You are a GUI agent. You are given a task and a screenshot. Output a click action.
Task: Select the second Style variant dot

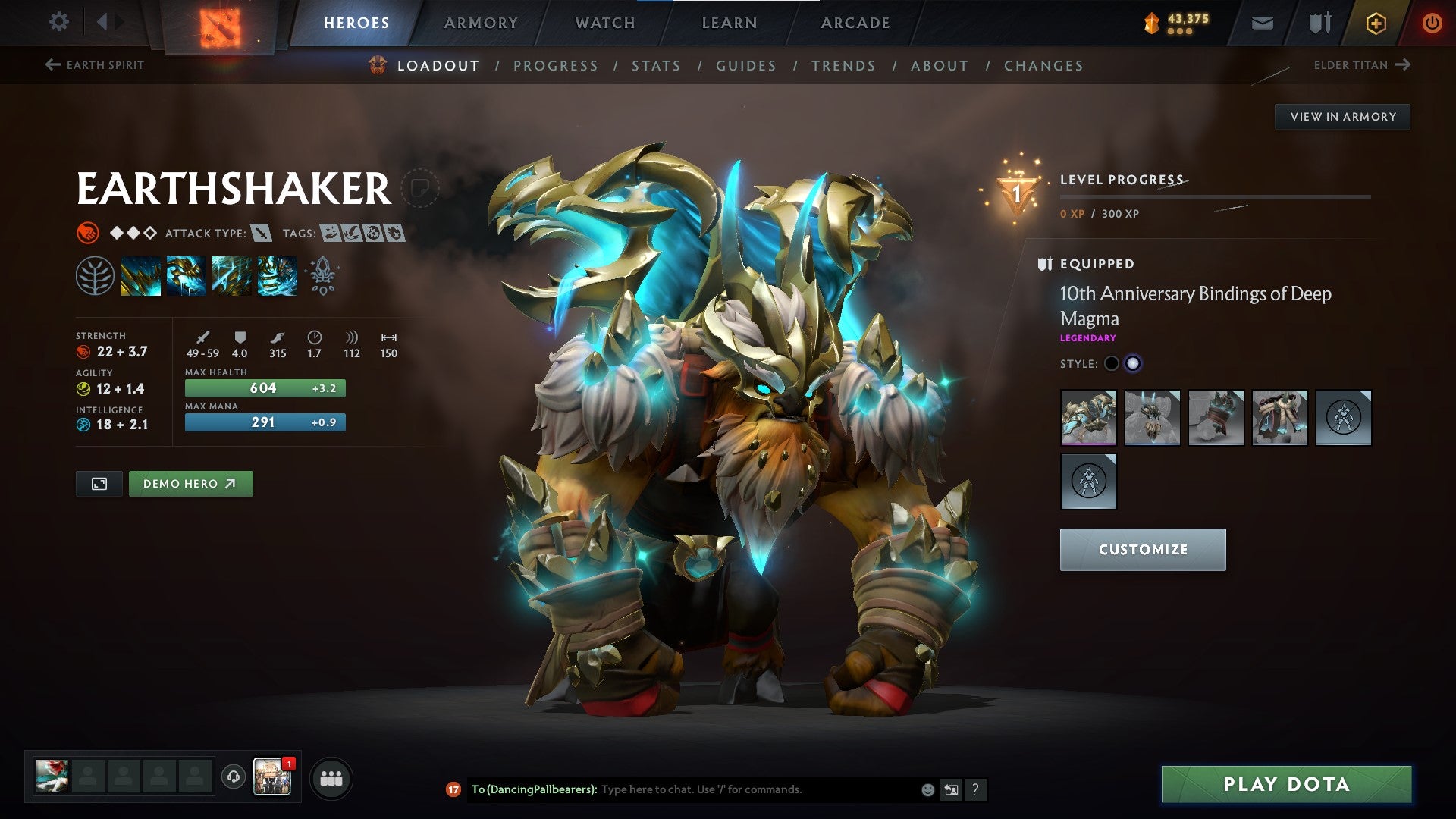[1134, 363]
